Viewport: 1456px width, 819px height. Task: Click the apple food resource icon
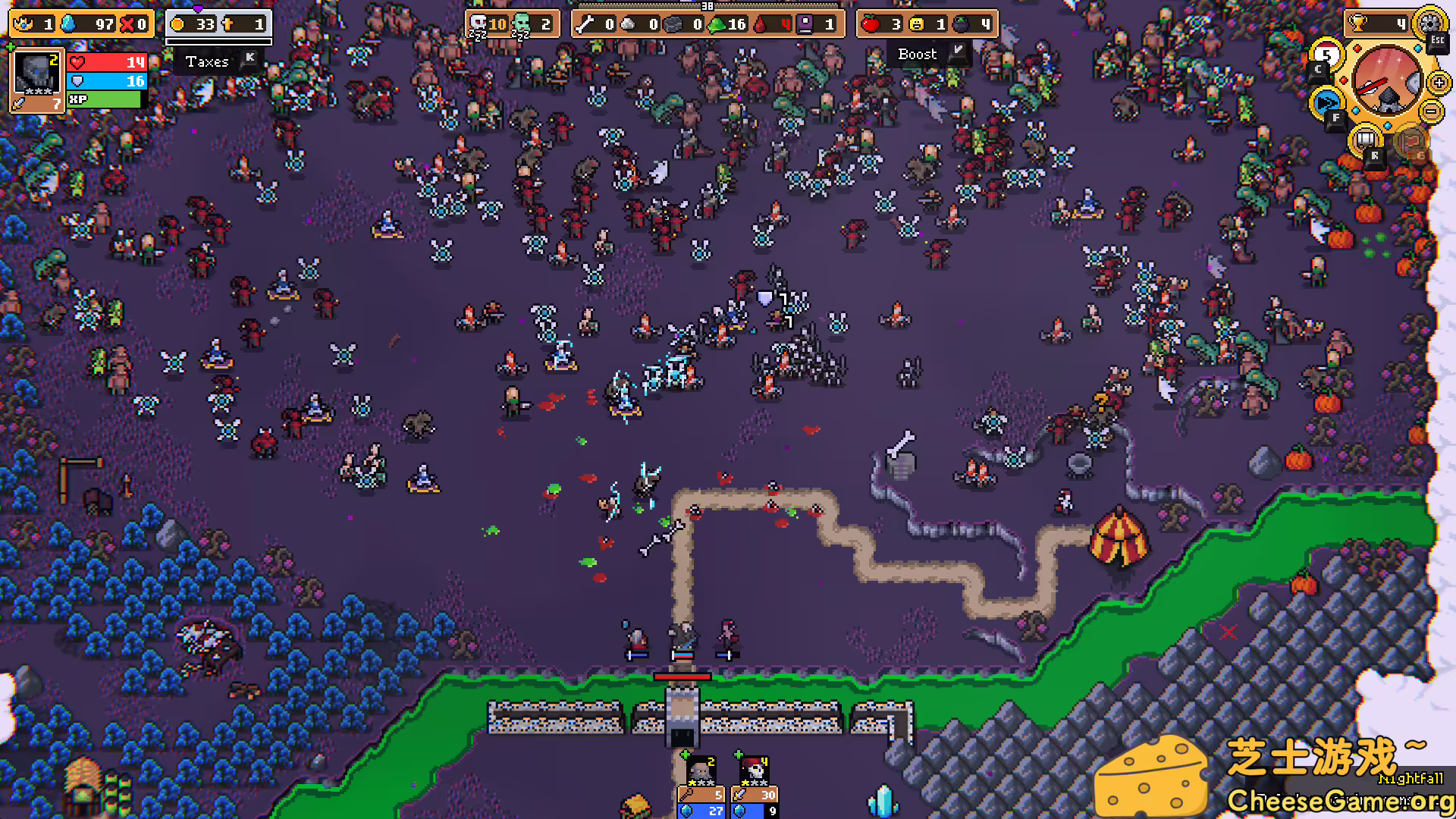872,24
